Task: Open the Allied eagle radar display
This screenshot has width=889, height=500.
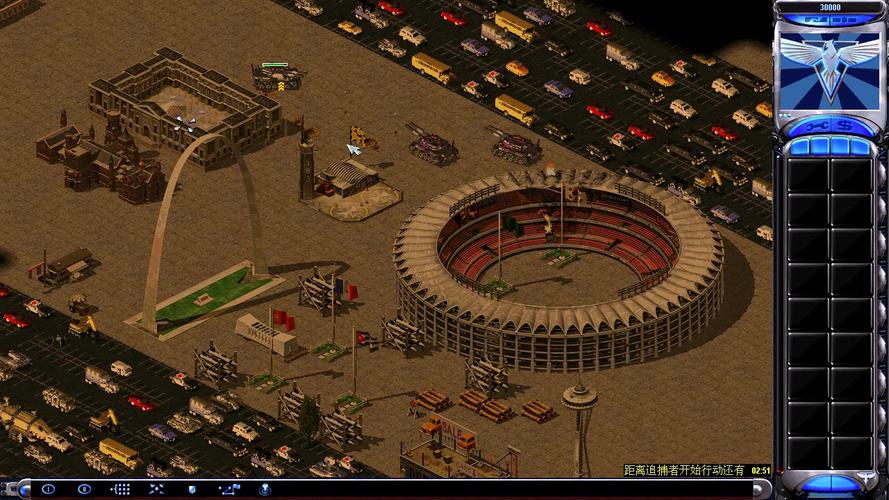Action: click(x=829, y=62)
